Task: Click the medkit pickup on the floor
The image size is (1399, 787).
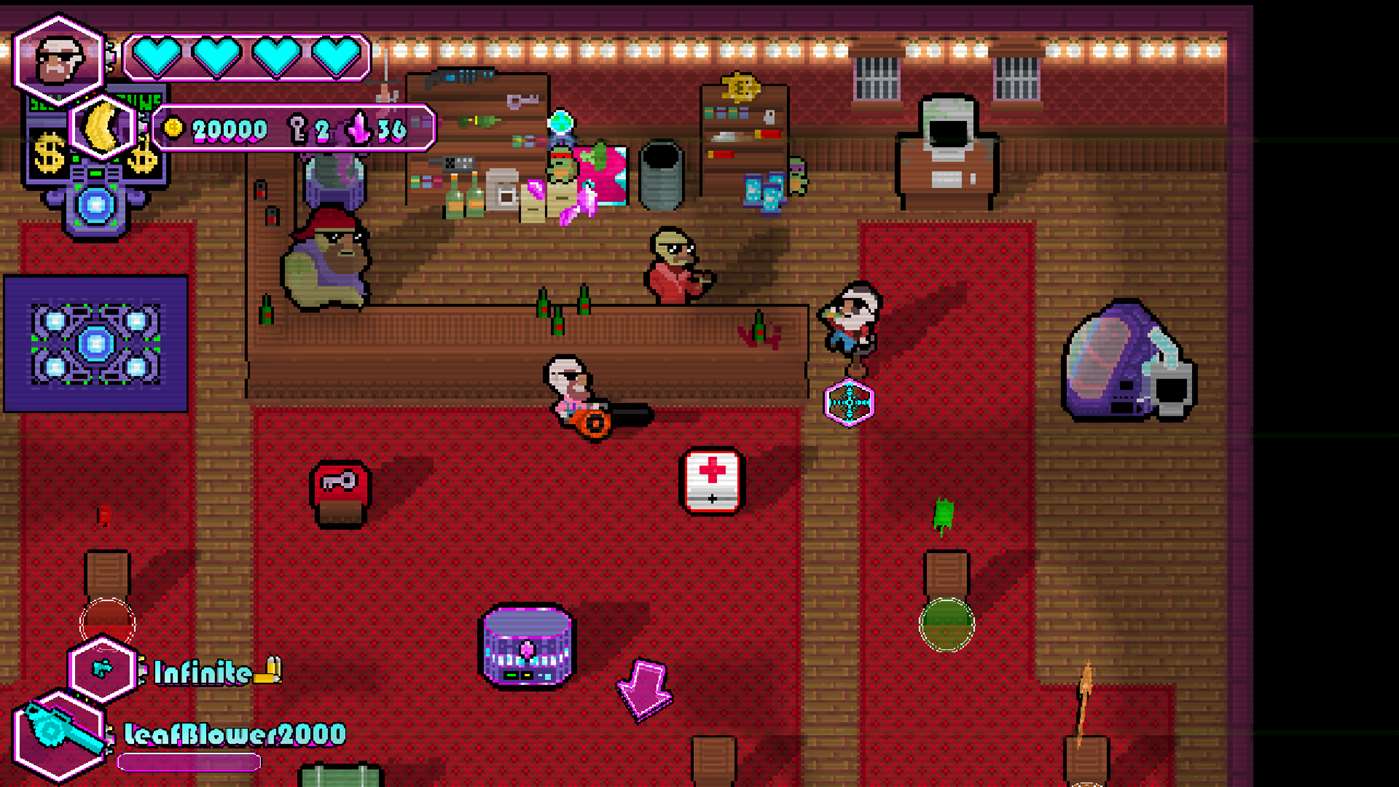Action: click(x=712, y=482)
